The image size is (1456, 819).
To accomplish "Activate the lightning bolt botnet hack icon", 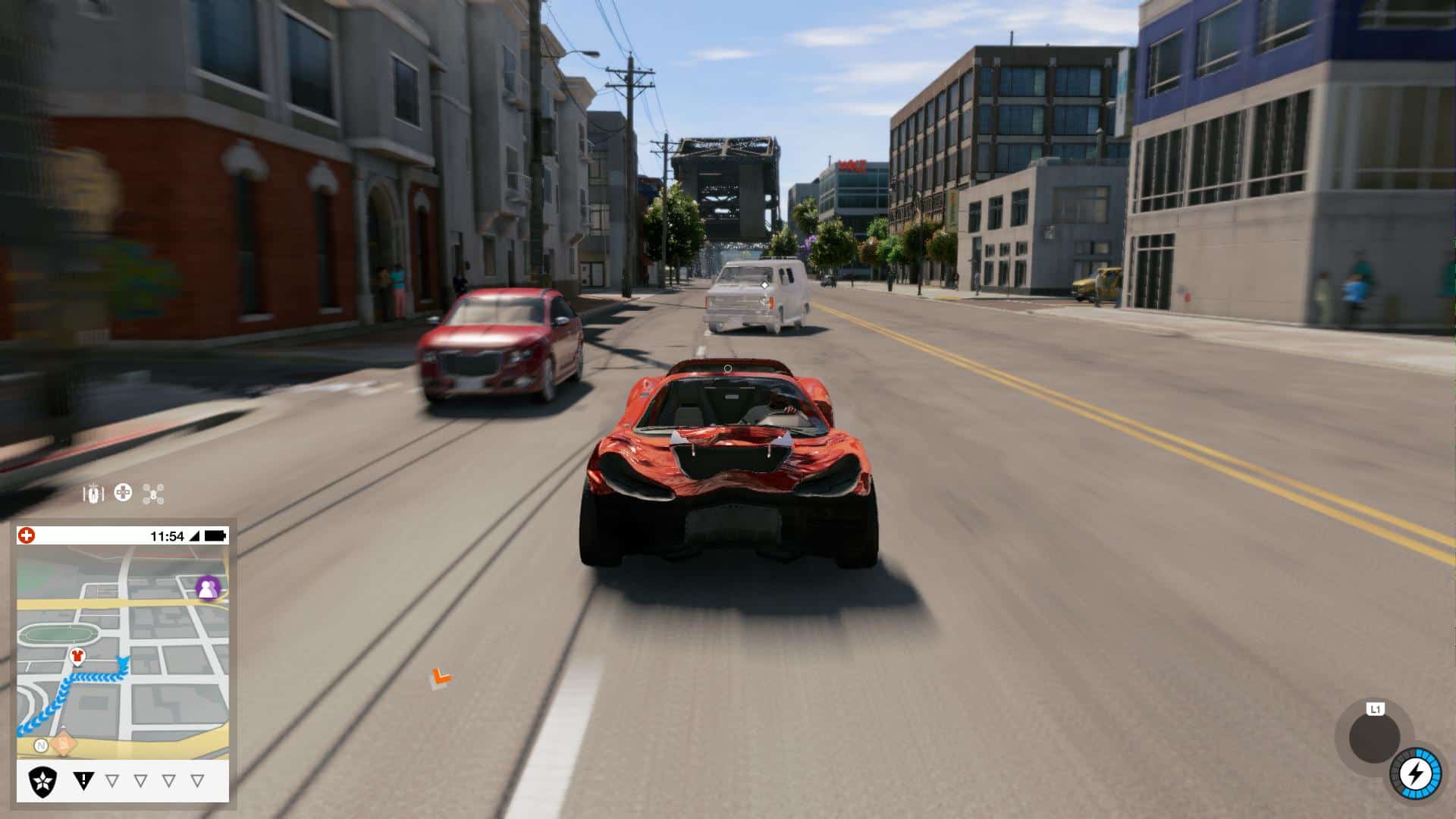I will coord(1415,773).
